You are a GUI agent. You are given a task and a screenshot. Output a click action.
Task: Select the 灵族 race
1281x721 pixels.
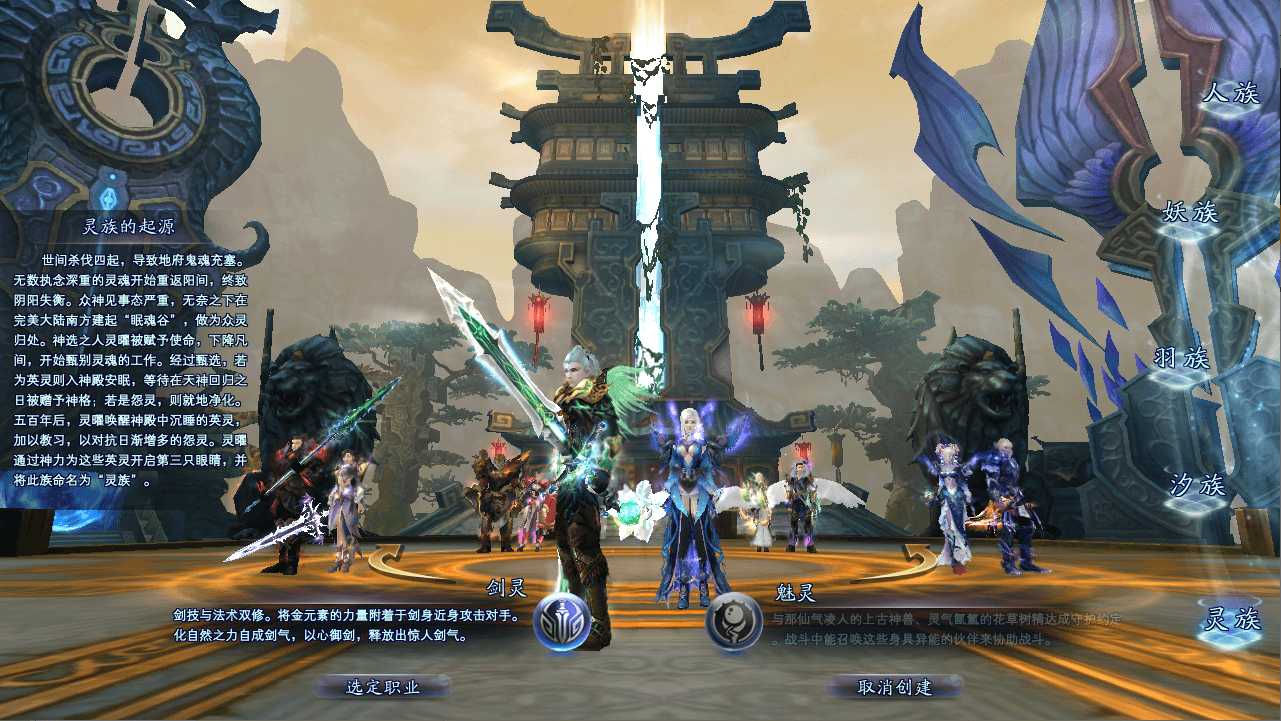point(1230,620)
